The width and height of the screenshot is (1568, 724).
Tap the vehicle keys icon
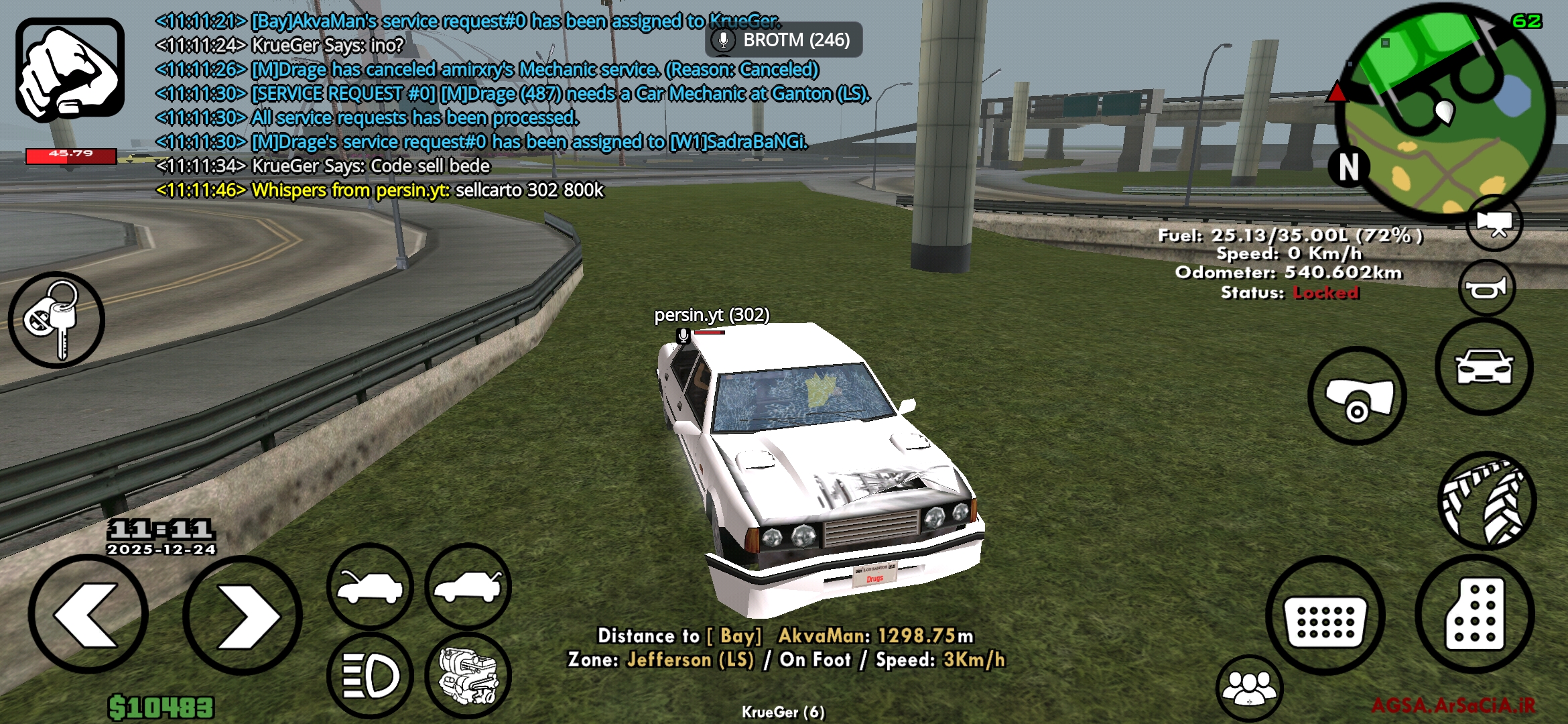point(57,320)
